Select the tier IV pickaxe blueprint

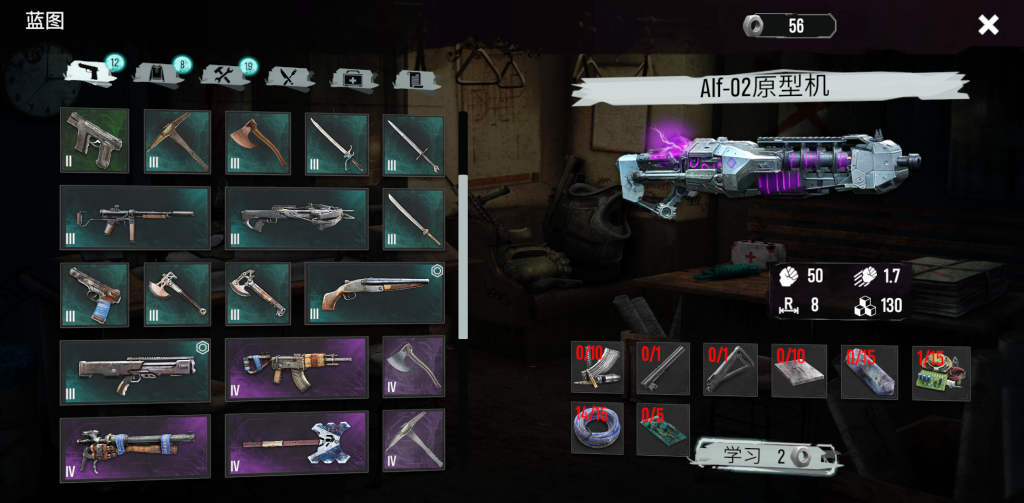[x=413, y=440]
